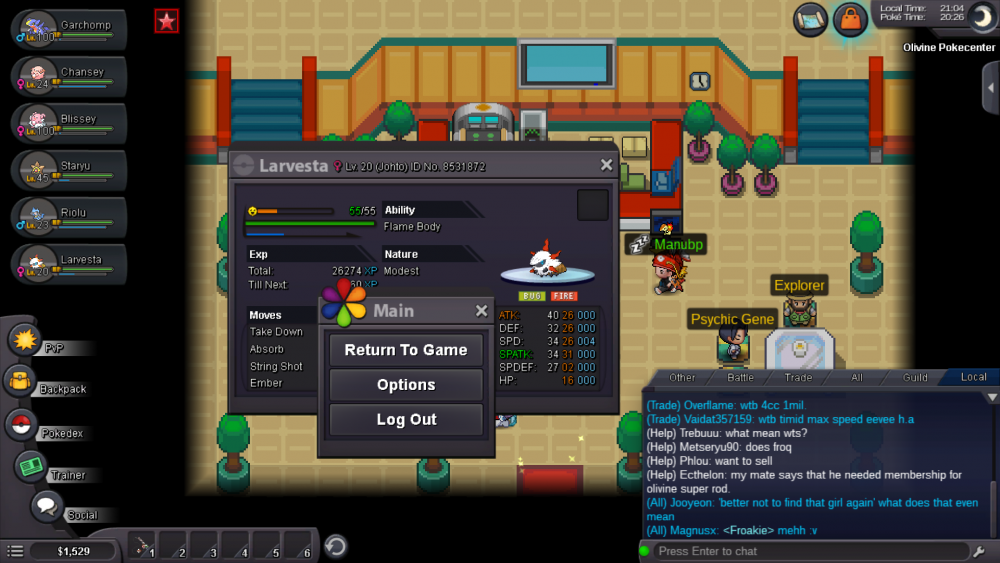Return to the game from Main menu
Image resolution: width=1000 pixels, height=563 pixels.
point(406,350)
